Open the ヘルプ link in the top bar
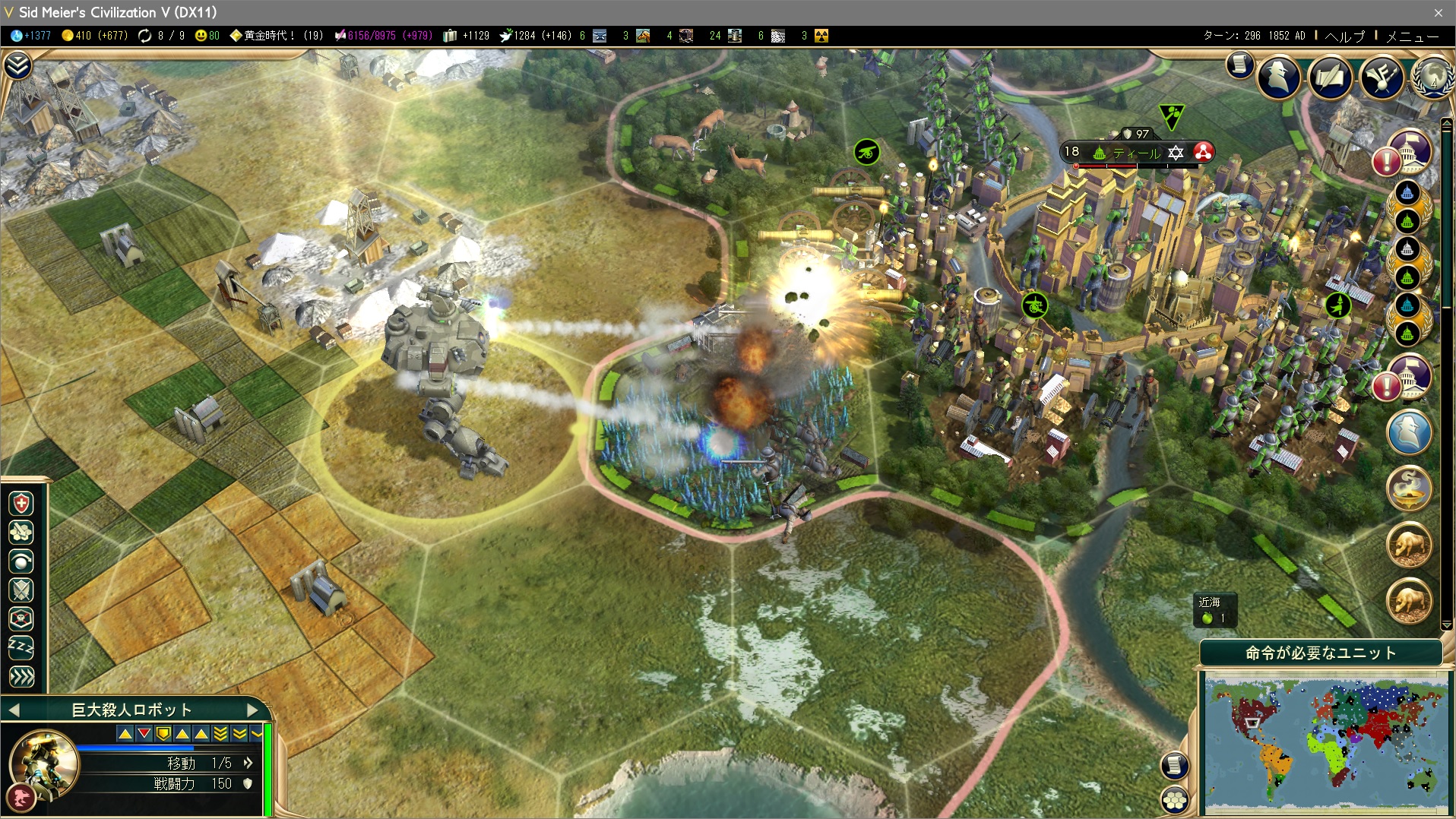The width and height of the screenshot is (1456, 819). (1344, 36)
